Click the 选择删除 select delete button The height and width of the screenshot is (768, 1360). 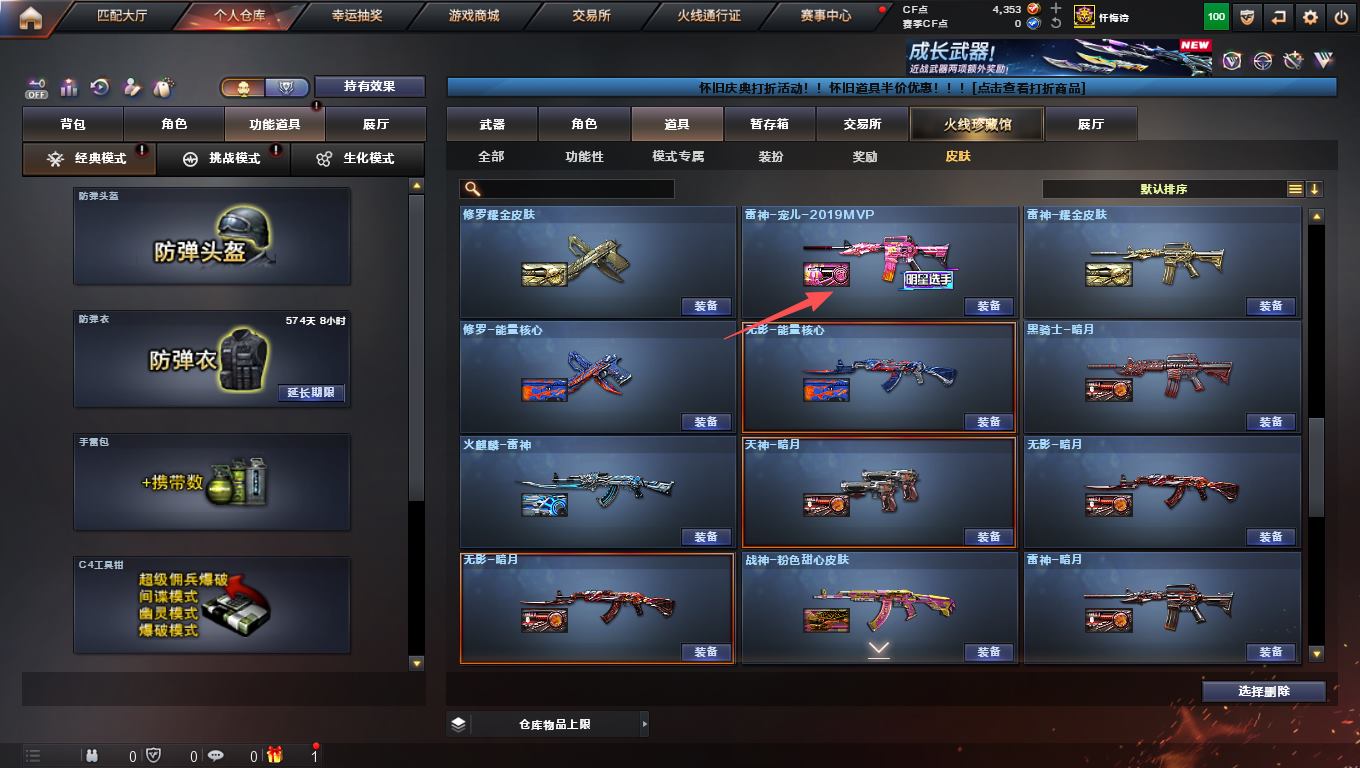click(x=1264, y=692)
